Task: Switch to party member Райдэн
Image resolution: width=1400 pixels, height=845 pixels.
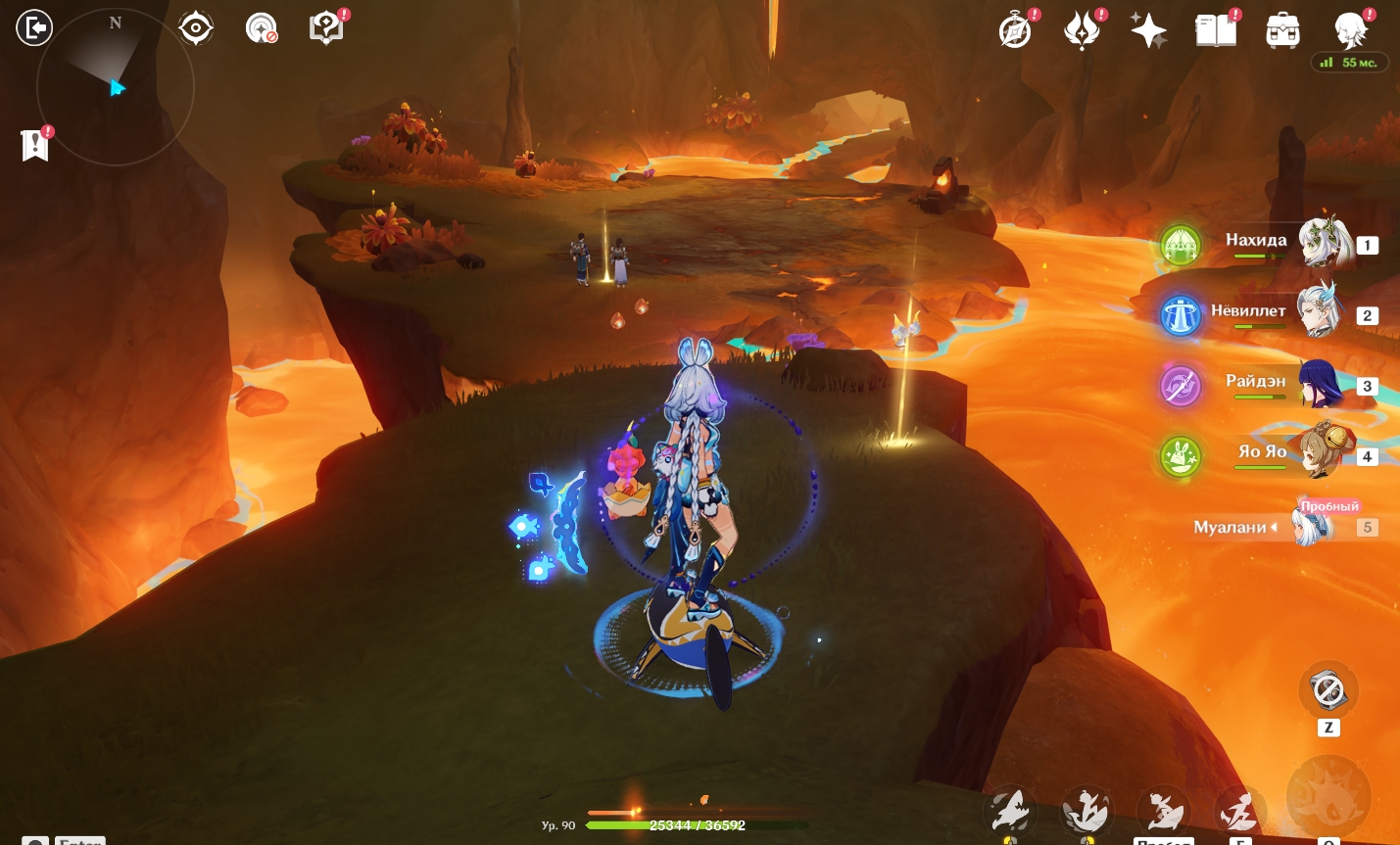Action: pyautogui.click(x=1322, y=384)
